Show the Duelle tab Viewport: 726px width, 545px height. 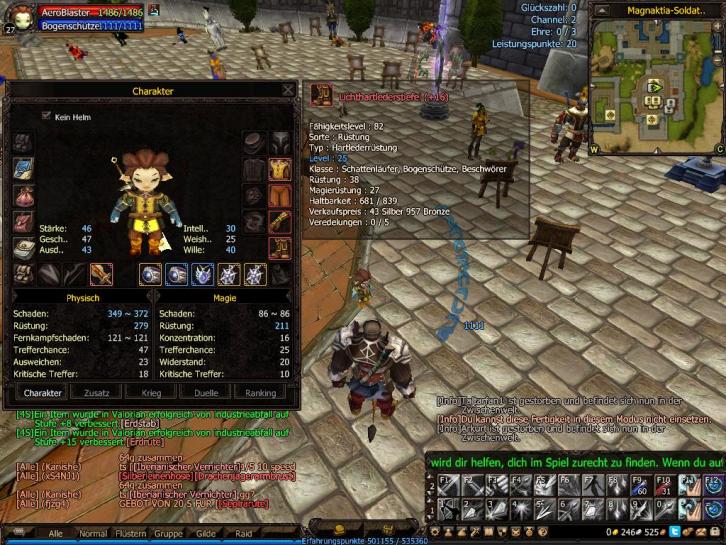(x=205, y=393)
